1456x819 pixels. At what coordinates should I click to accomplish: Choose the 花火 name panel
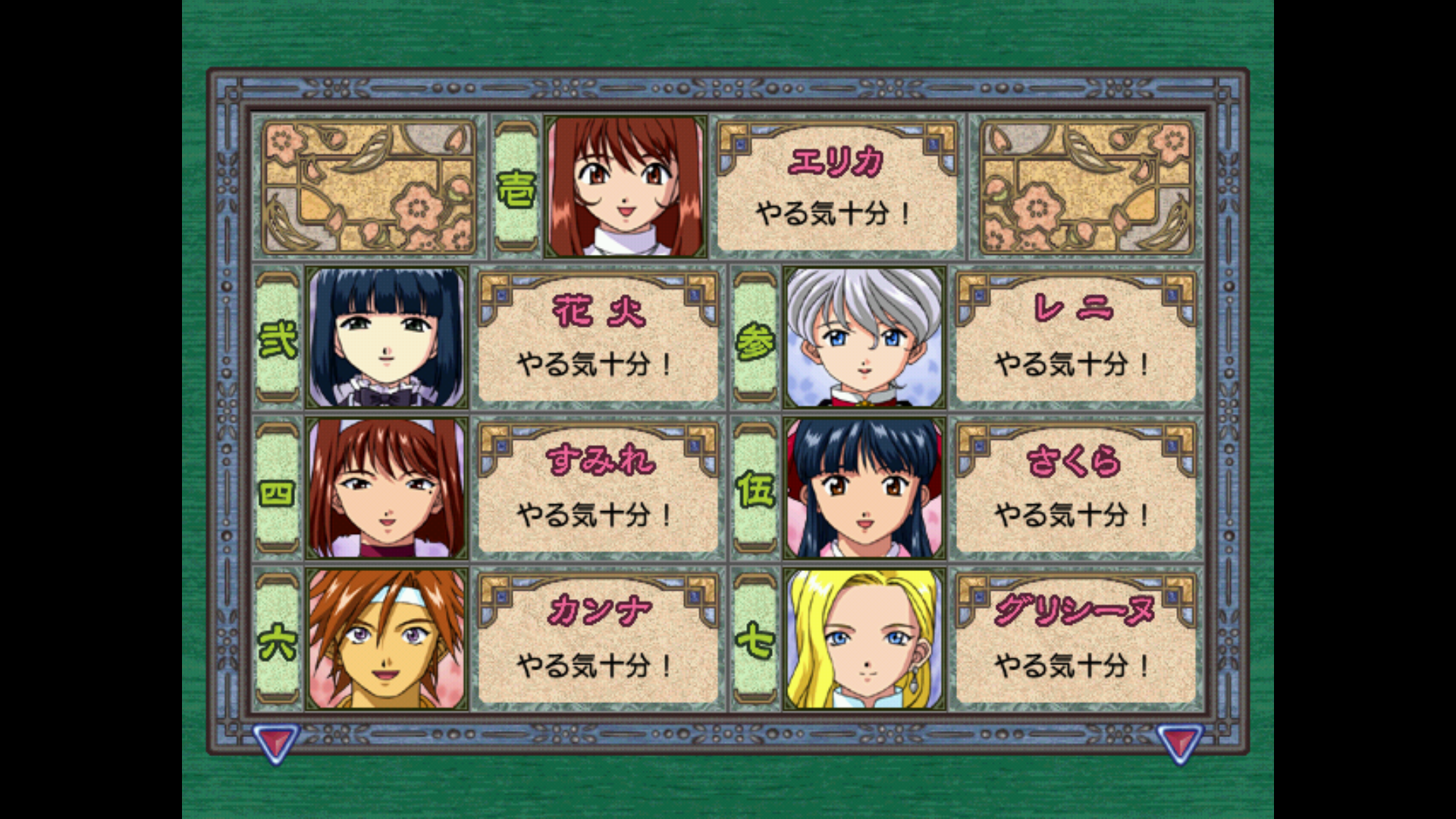tap(598, 337)
